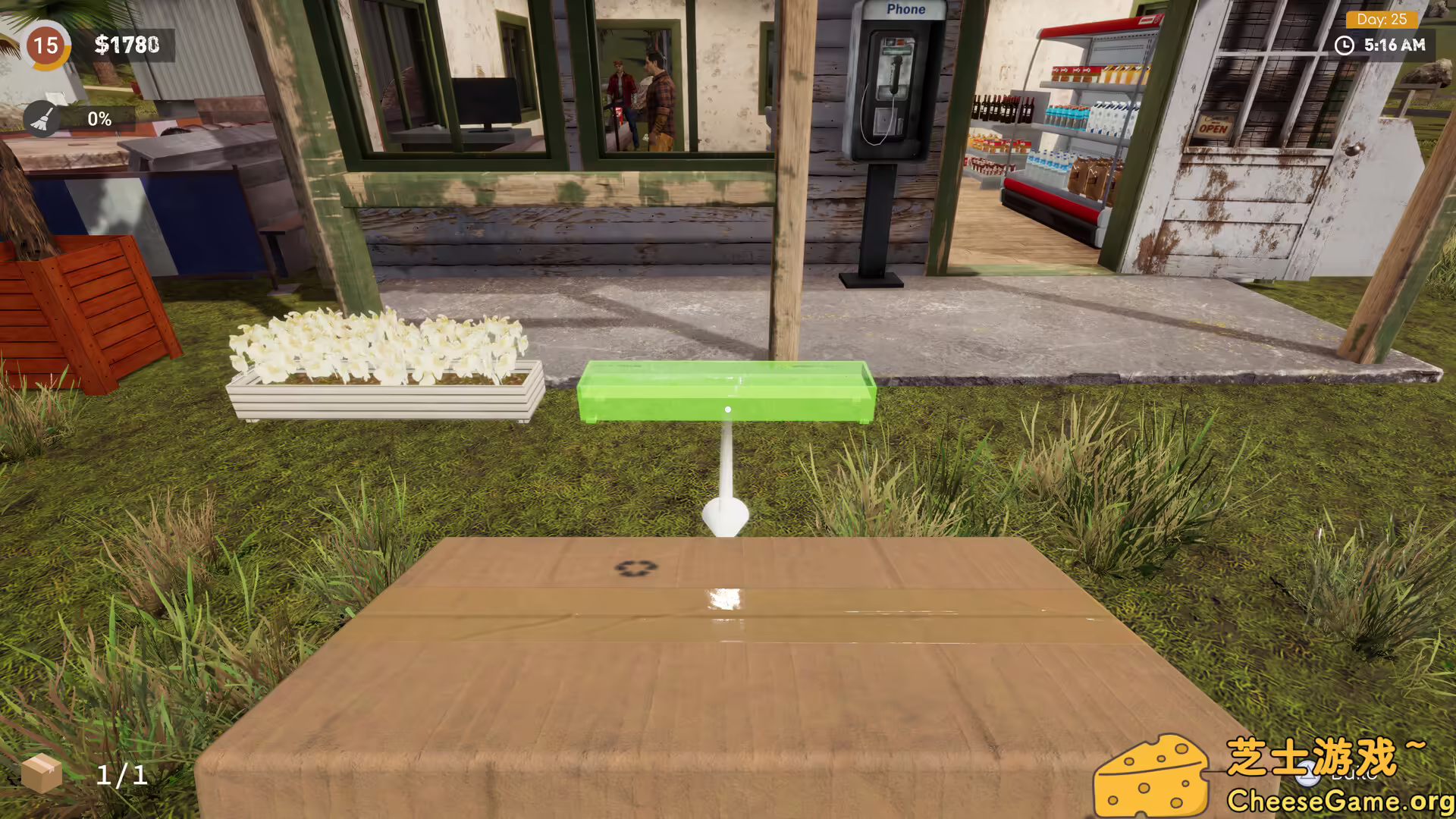The height and width of the screenshot is (819, 1456).
Task: Click the level 15 progress badge
Action: 47,45
